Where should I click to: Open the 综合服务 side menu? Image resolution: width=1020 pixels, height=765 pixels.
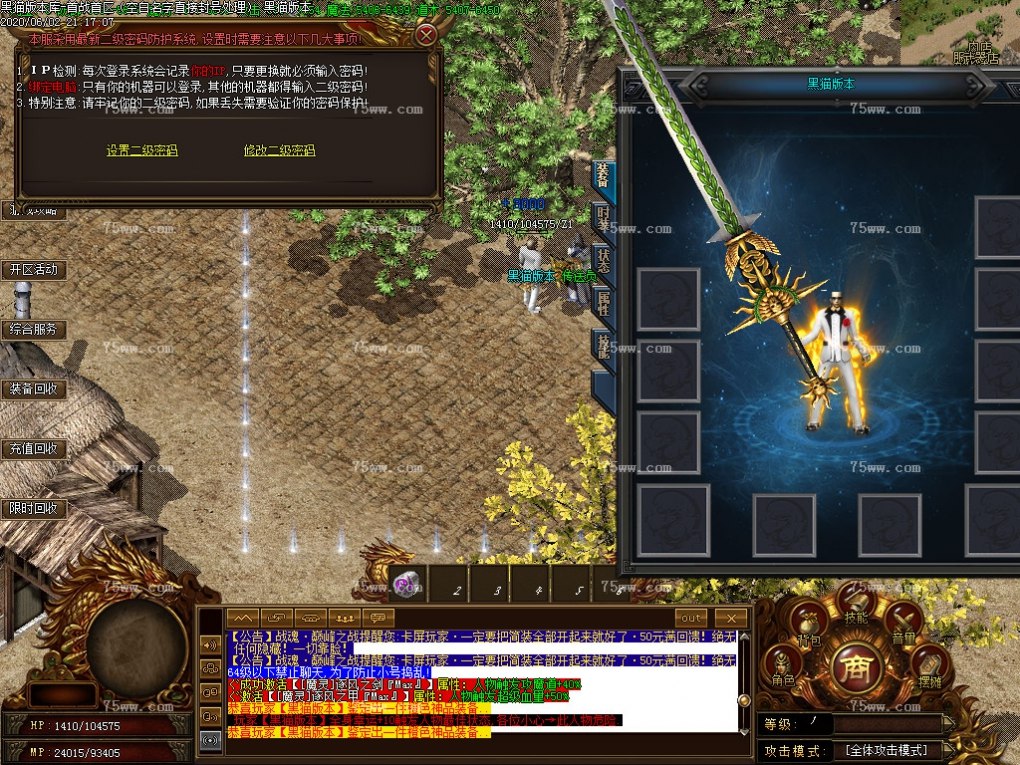click(x=33, y=329)
